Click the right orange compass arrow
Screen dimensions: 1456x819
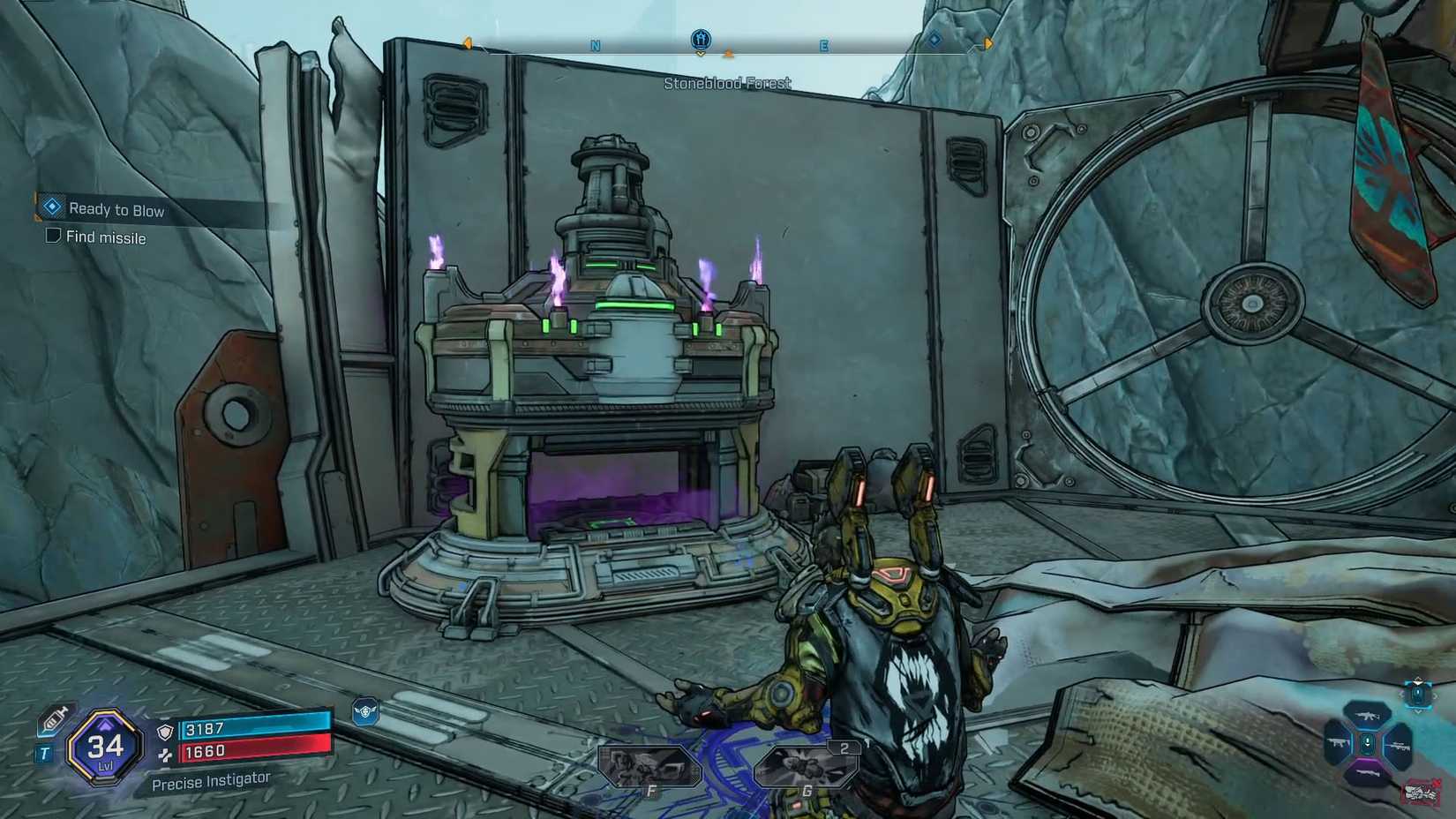(x=986, y=42)
